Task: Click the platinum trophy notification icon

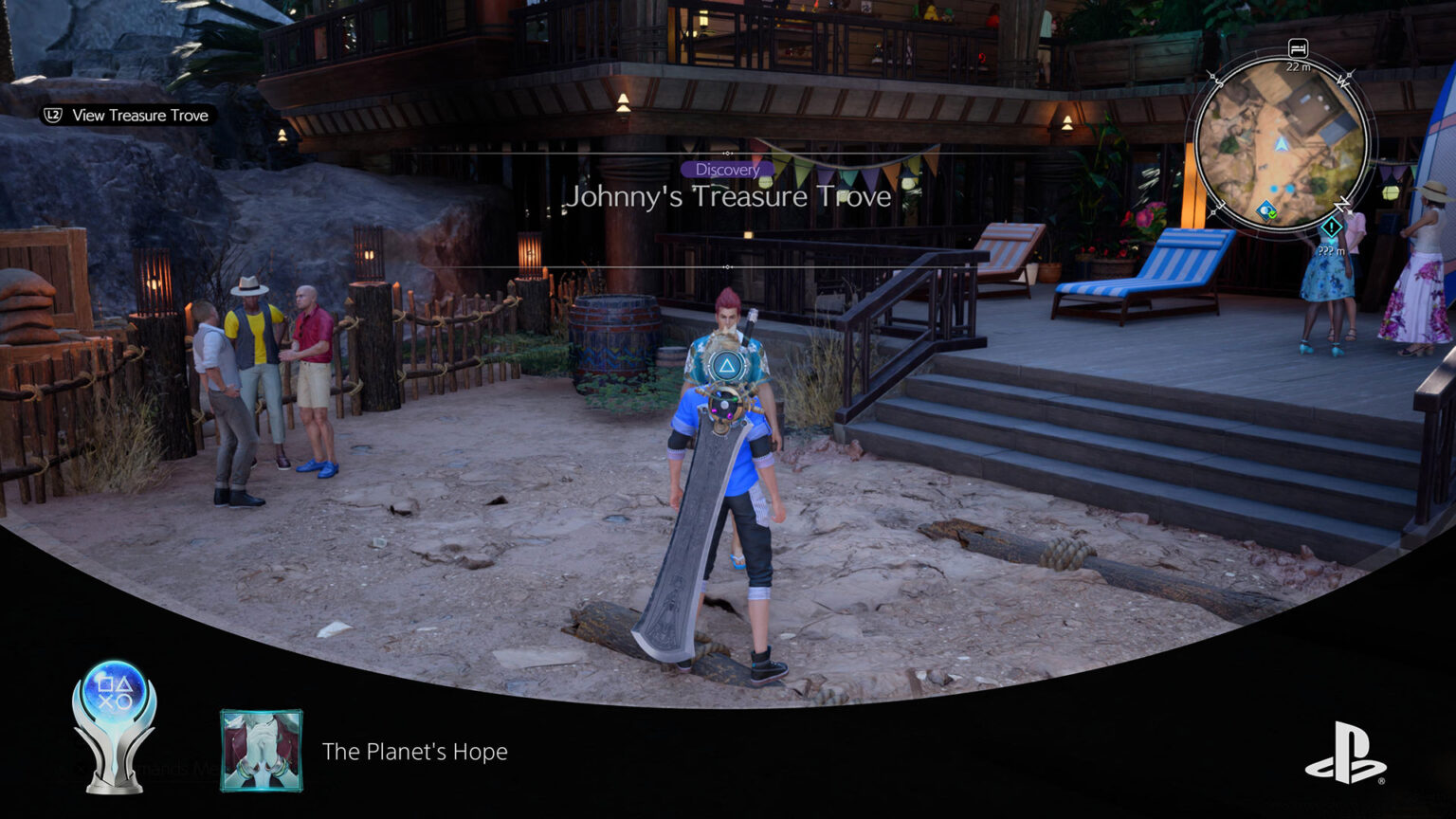Action: click(x=115, y=725)
